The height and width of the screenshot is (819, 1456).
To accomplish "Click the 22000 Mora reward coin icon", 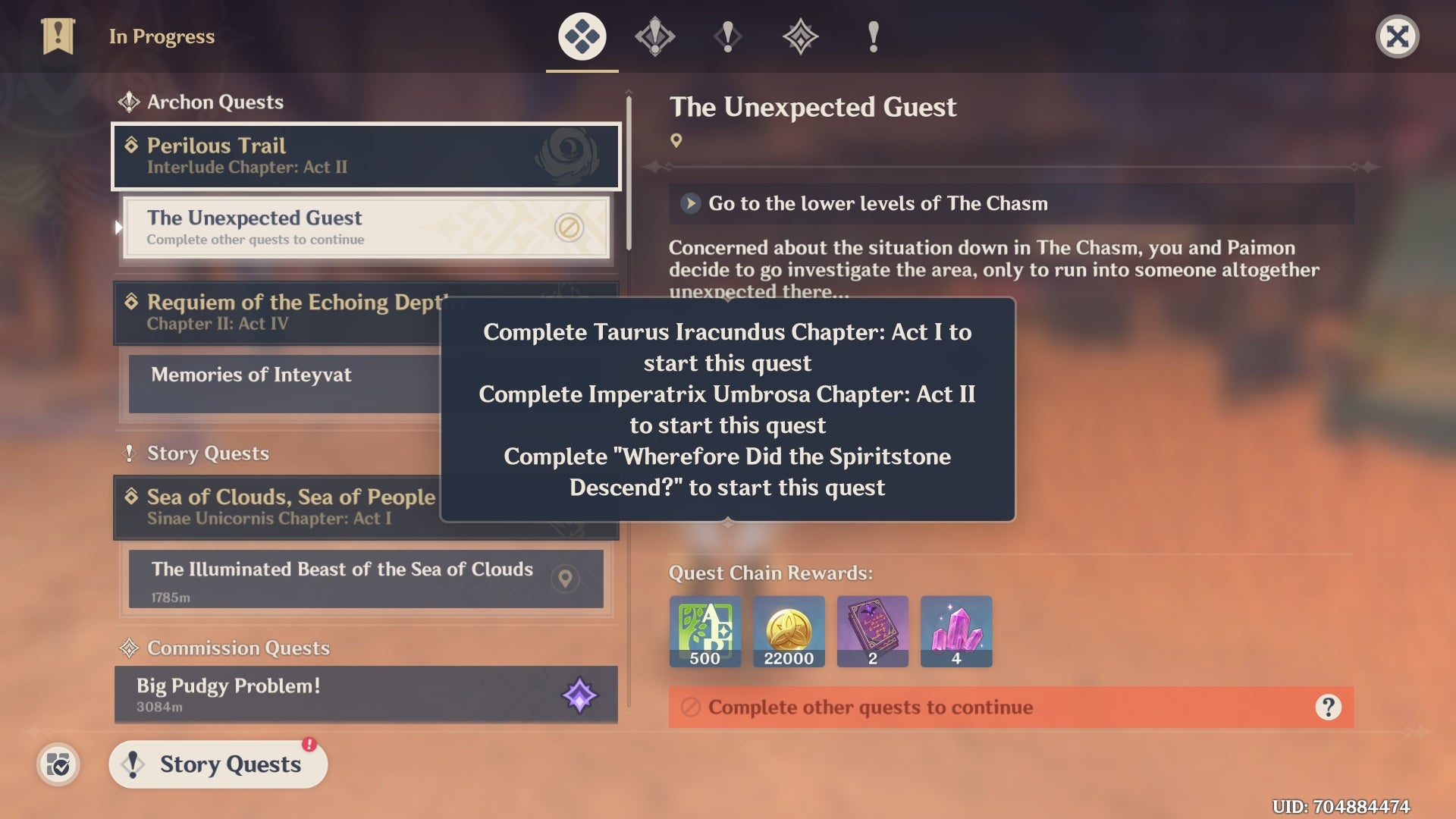I will [789, 631].
